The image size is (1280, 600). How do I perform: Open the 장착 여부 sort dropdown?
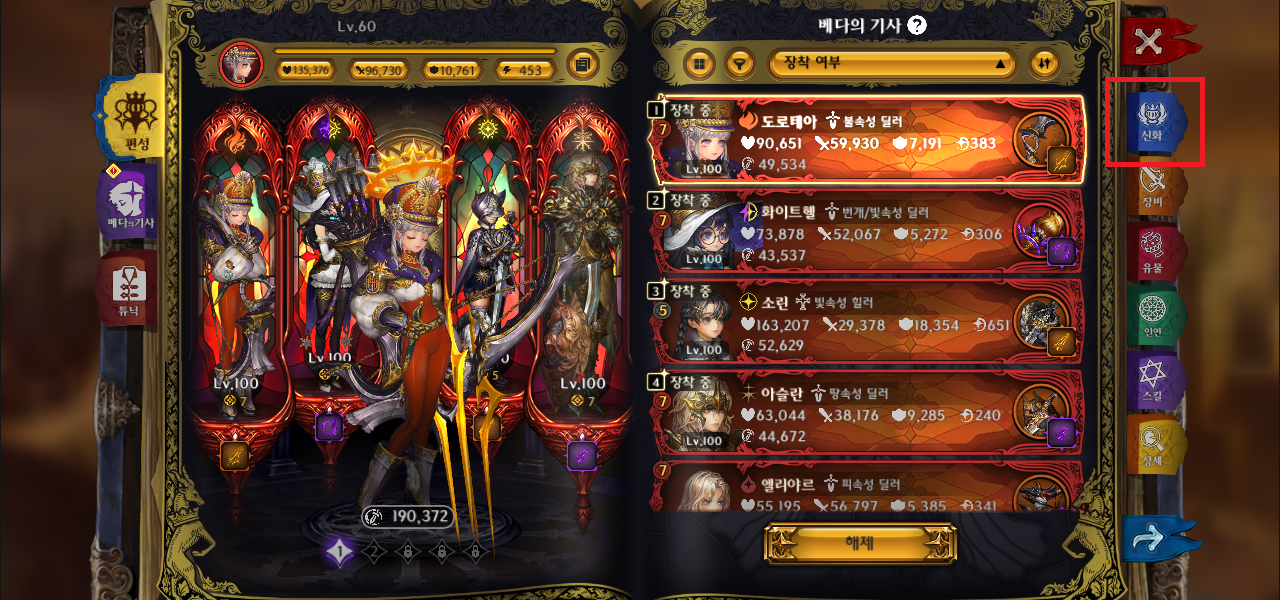coord(892,63)
